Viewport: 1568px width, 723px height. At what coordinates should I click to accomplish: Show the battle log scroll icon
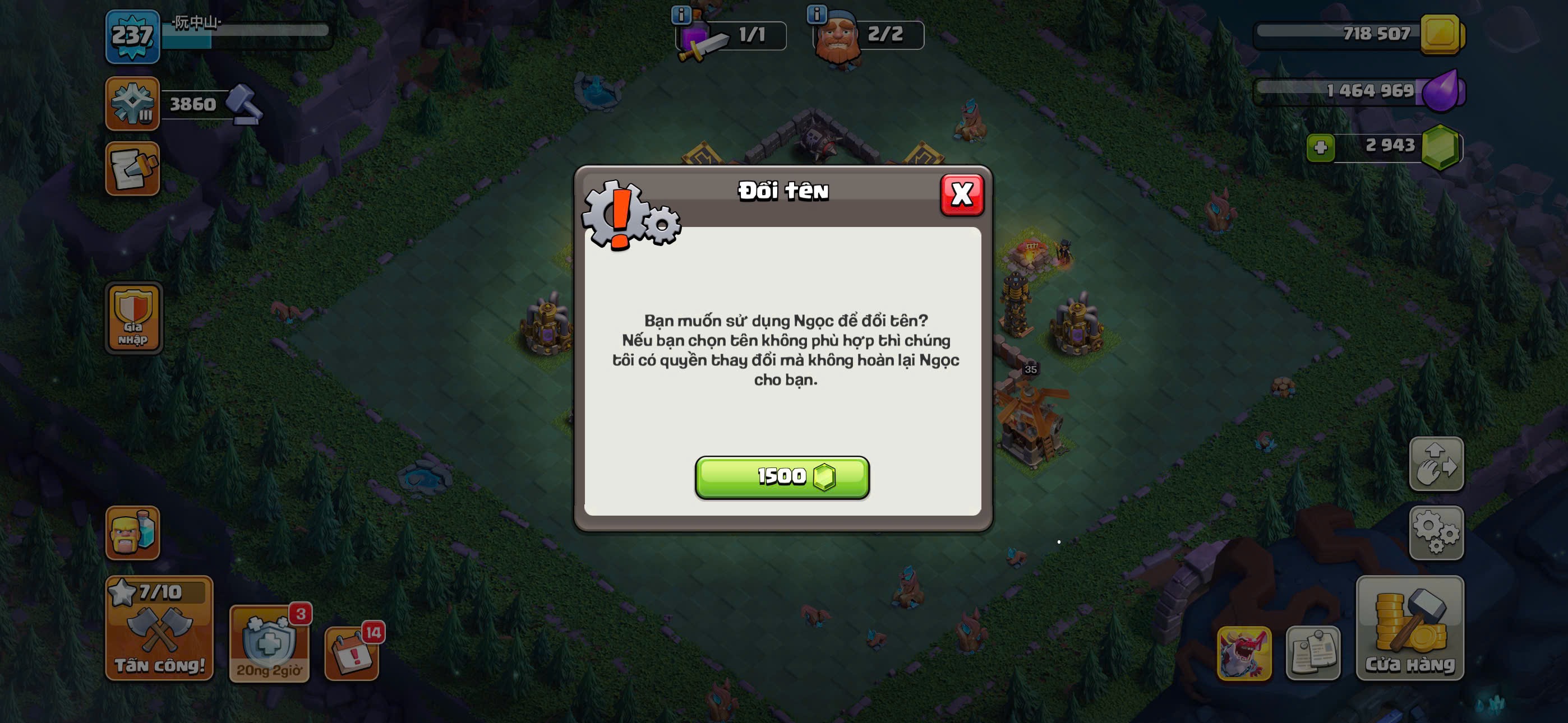(x=132, y=169)
